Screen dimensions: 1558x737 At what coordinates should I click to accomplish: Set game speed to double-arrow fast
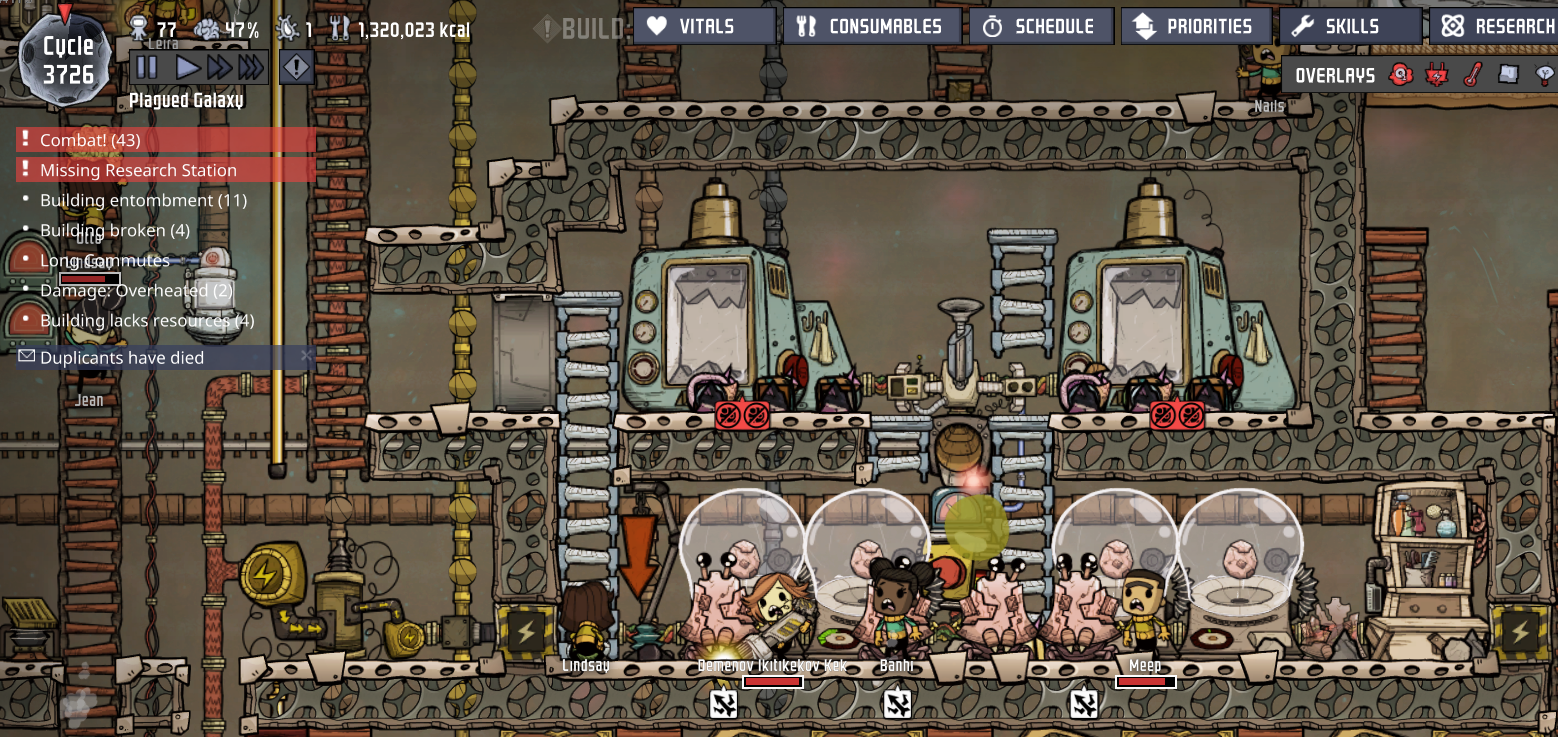(x=219, y=68)
